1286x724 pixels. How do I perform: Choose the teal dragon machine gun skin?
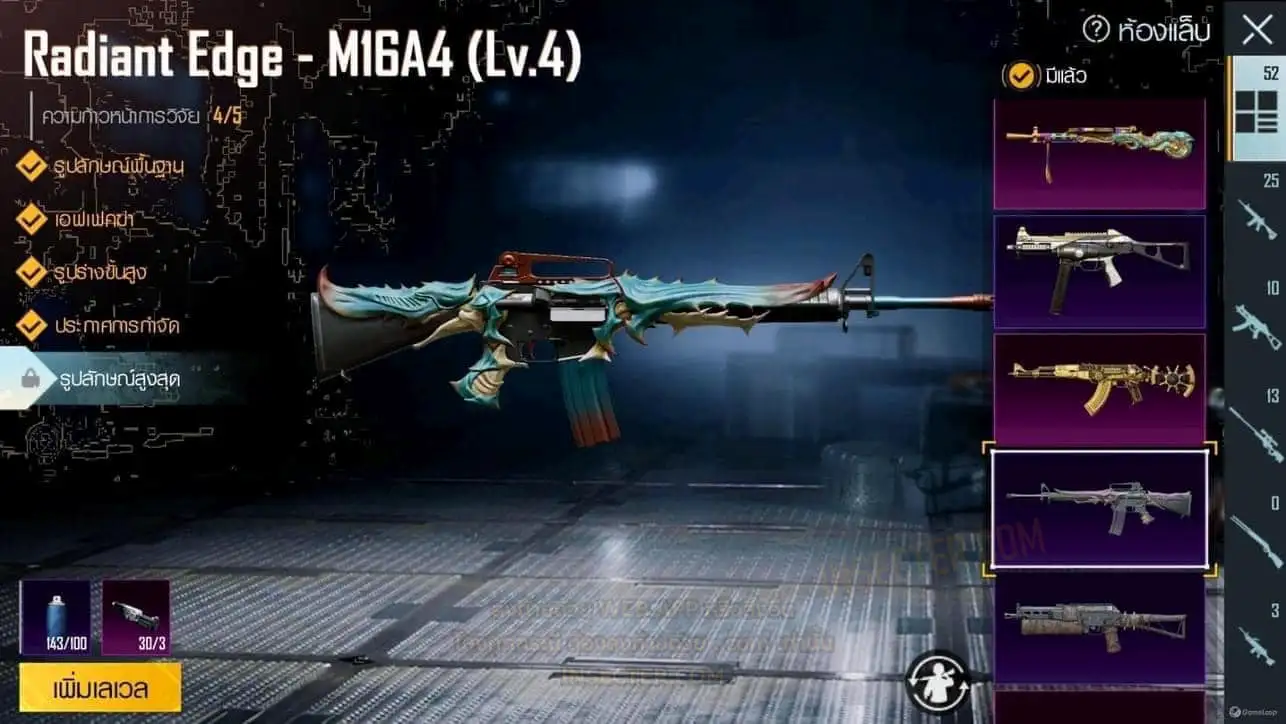coord(1099,153)
